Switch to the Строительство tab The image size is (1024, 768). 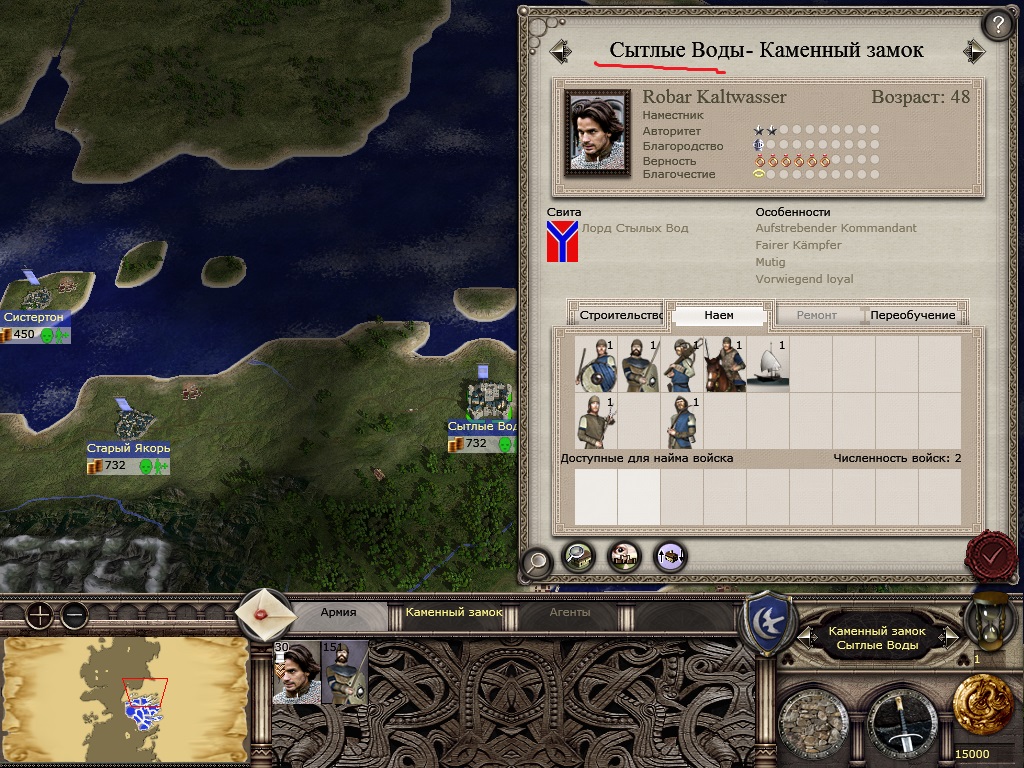click(x=621, y=315)
